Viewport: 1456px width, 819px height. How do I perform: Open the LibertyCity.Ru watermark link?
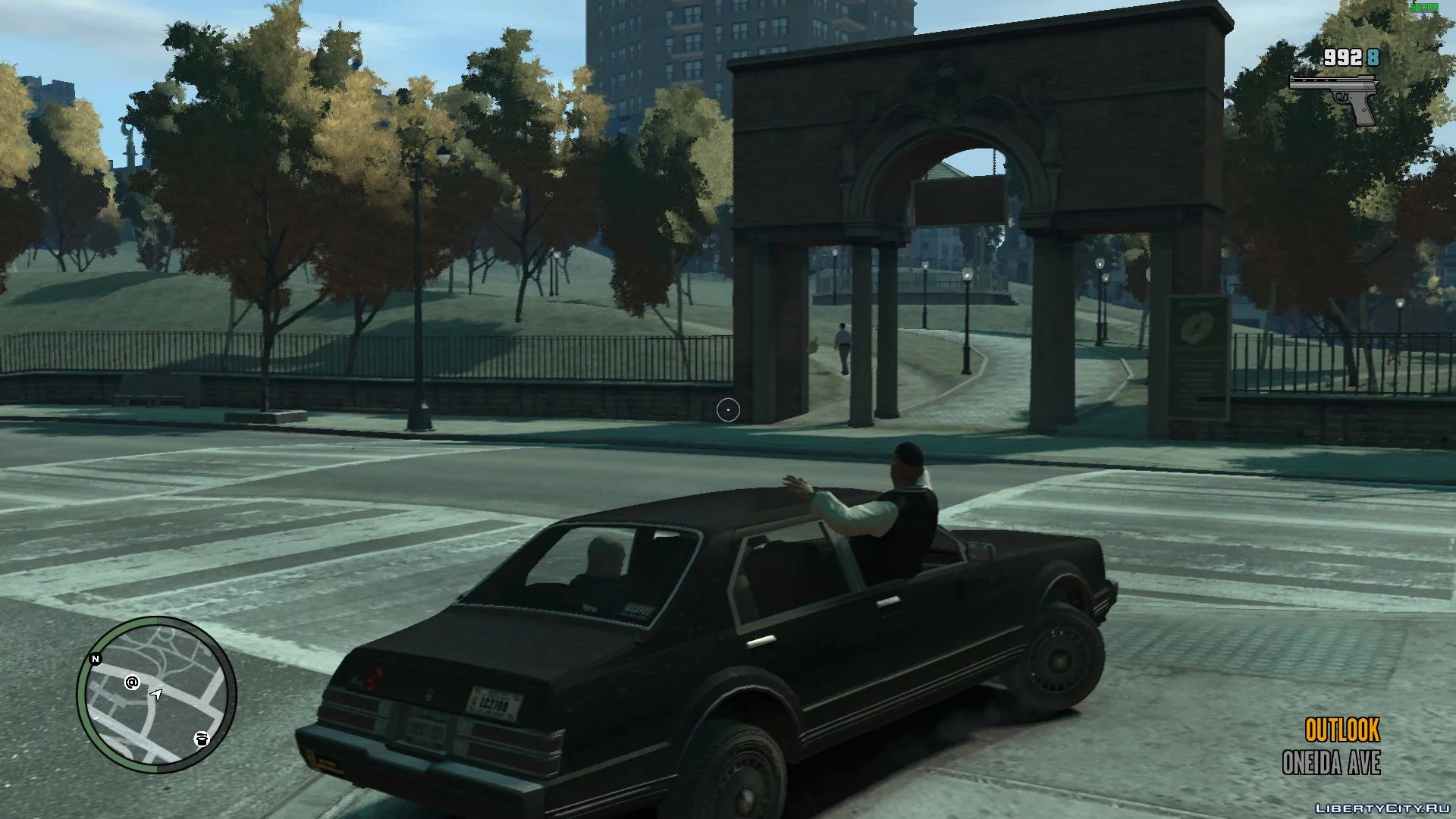tap(1380, 806)
